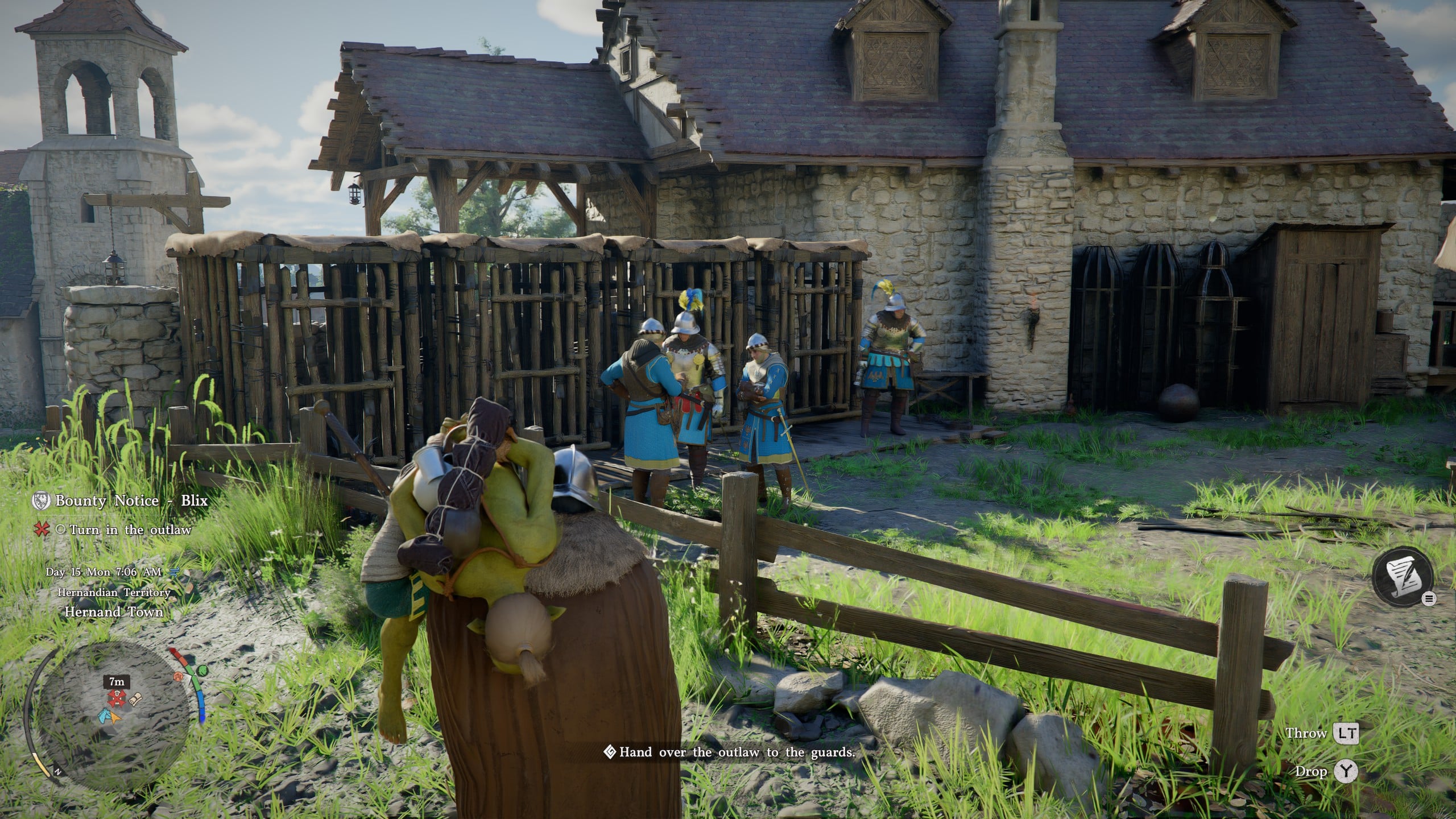Click the orange house icon beside the minimap

(x=179, y=677)
